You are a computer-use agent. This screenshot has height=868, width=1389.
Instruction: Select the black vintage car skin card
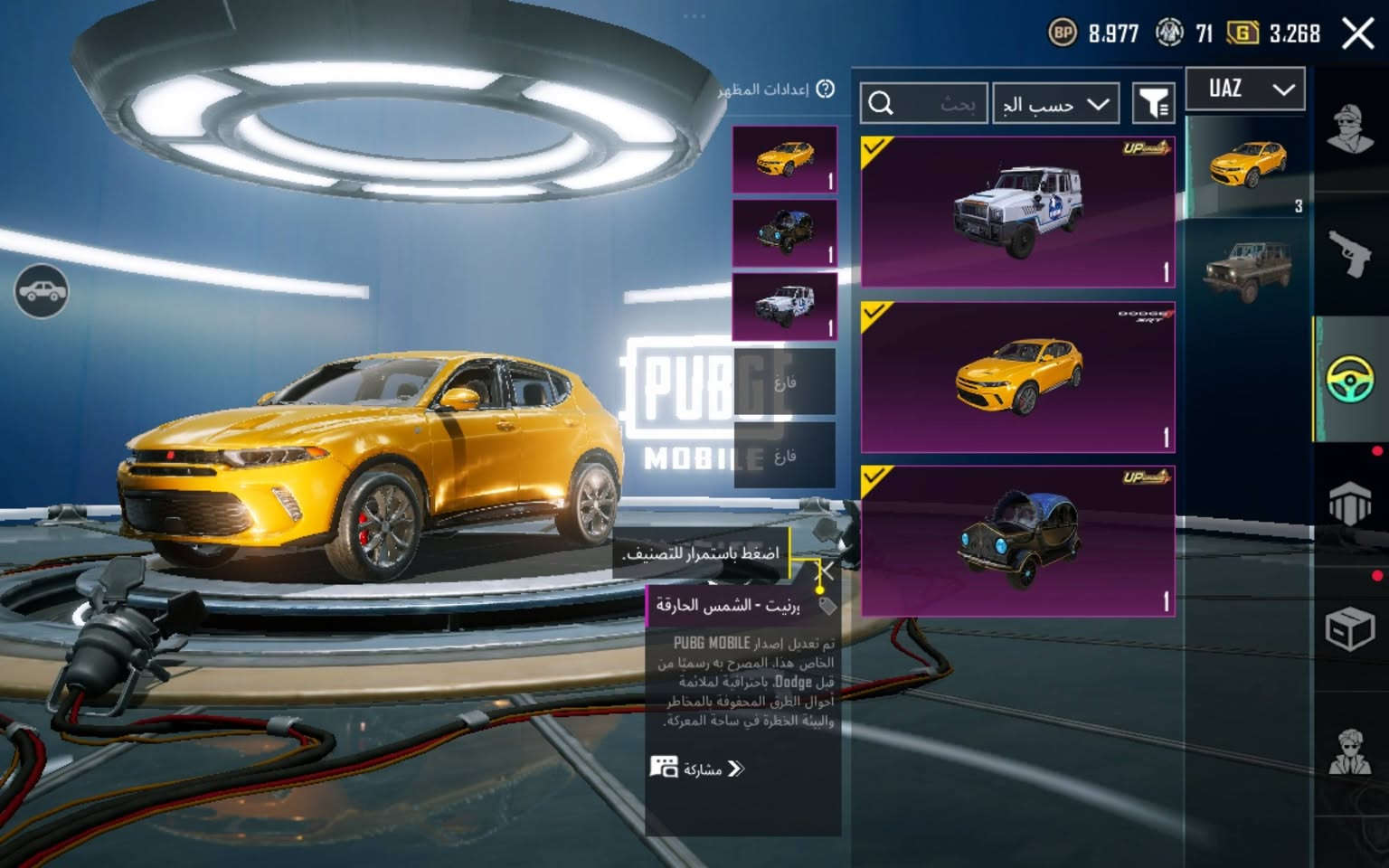tap(1017, 542)
